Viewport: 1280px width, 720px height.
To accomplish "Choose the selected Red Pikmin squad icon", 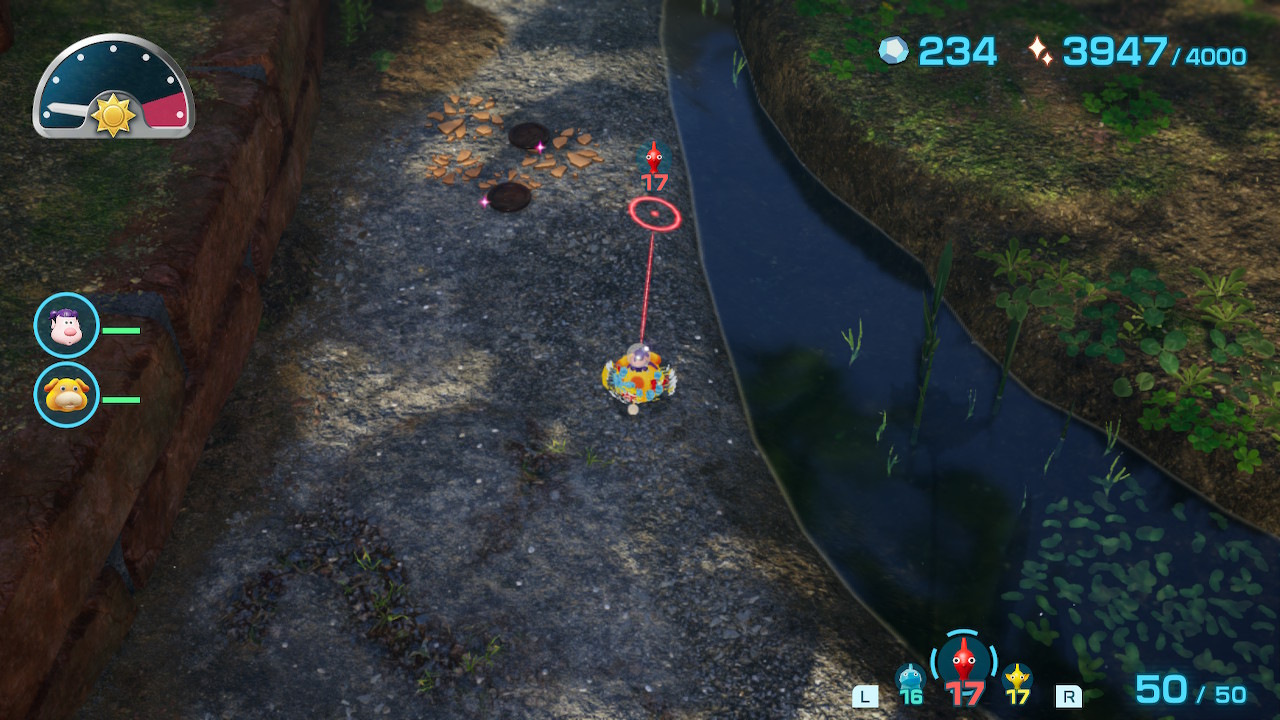I will click(x=963, y=661).
